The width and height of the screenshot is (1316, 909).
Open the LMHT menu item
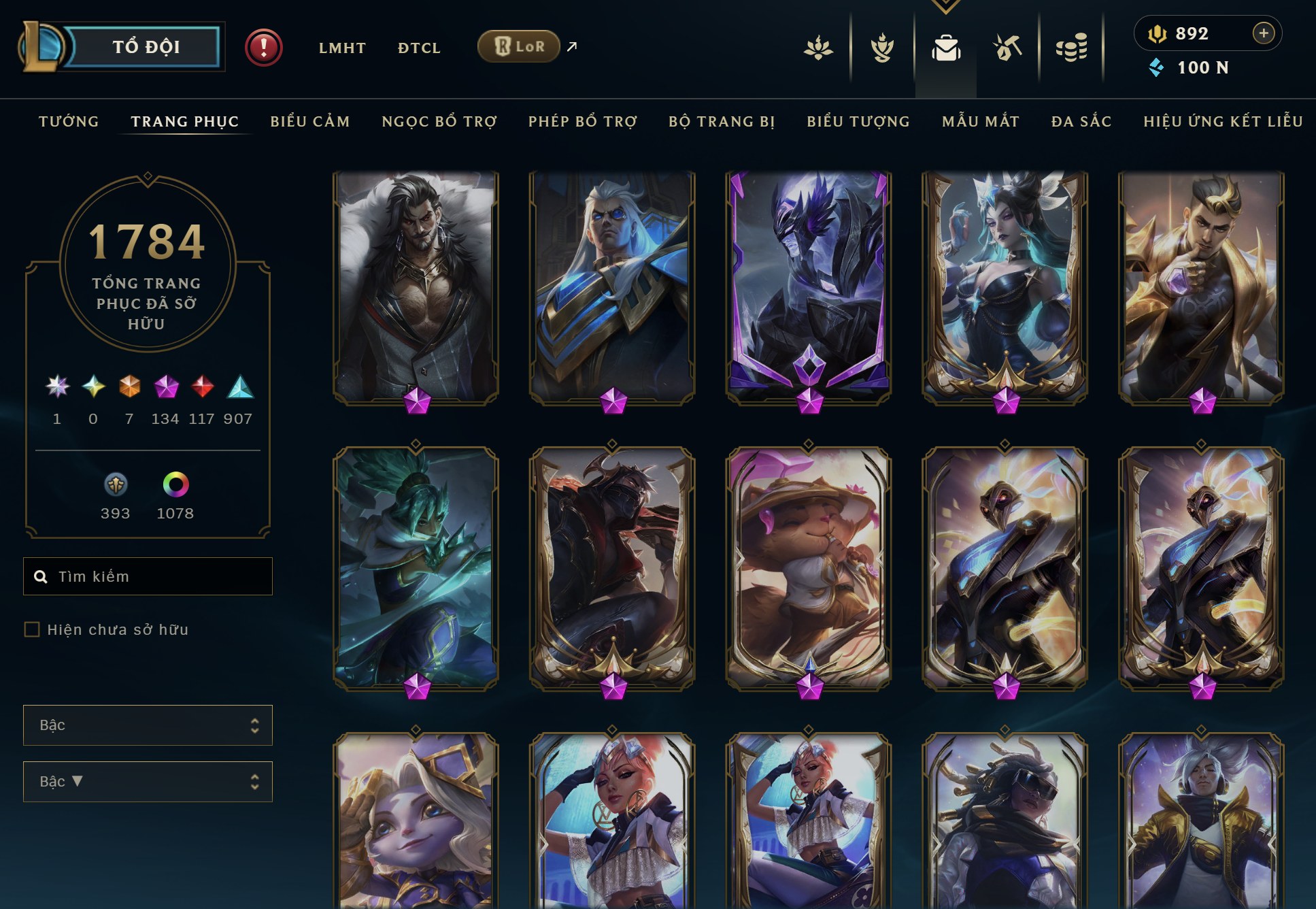click(342, 48)
